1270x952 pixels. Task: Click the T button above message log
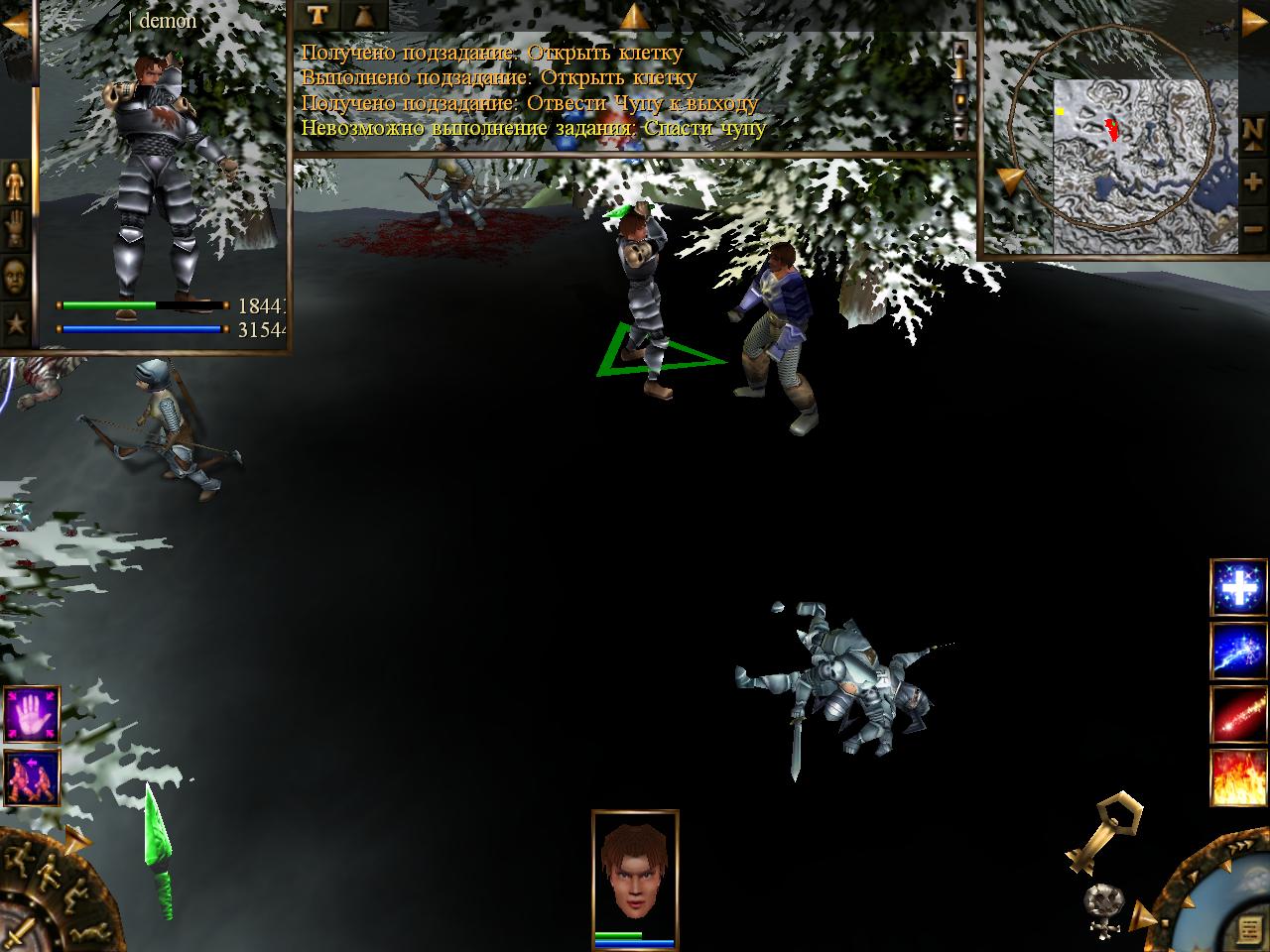[317, 15]
